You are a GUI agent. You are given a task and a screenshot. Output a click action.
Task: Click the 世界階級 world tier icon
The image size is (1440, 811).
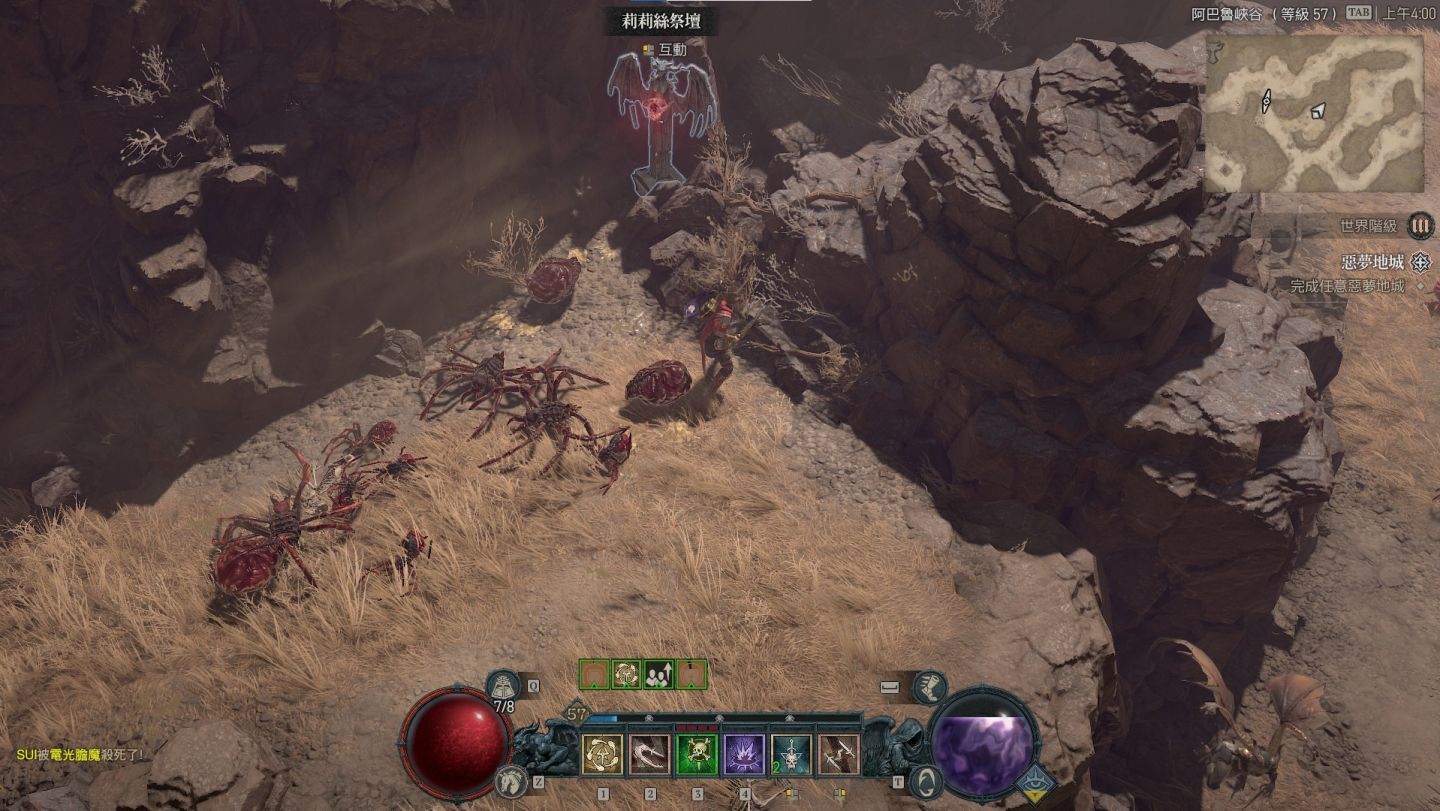[x=1420, y=226]
